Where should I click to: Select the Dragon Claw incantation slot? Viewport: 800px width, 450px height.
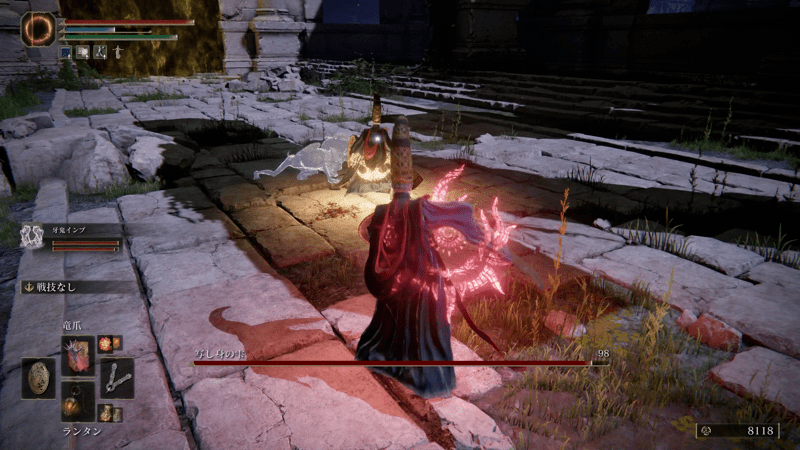pos(77,356)
